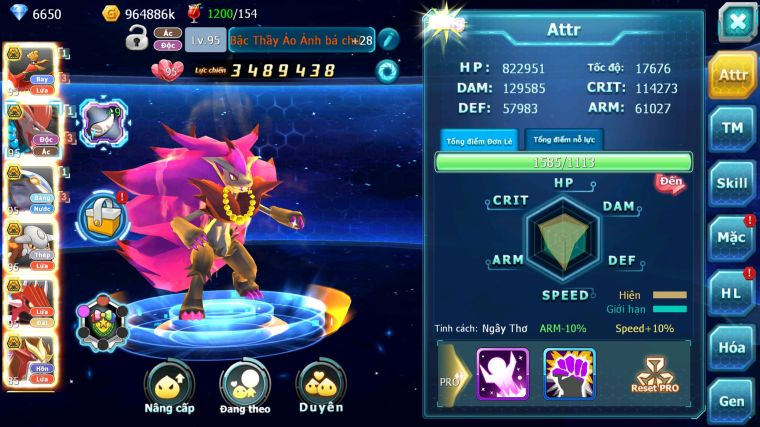Tap the Nâng cấp upgrade button
The image size is (760, 427).
(169, 386)
